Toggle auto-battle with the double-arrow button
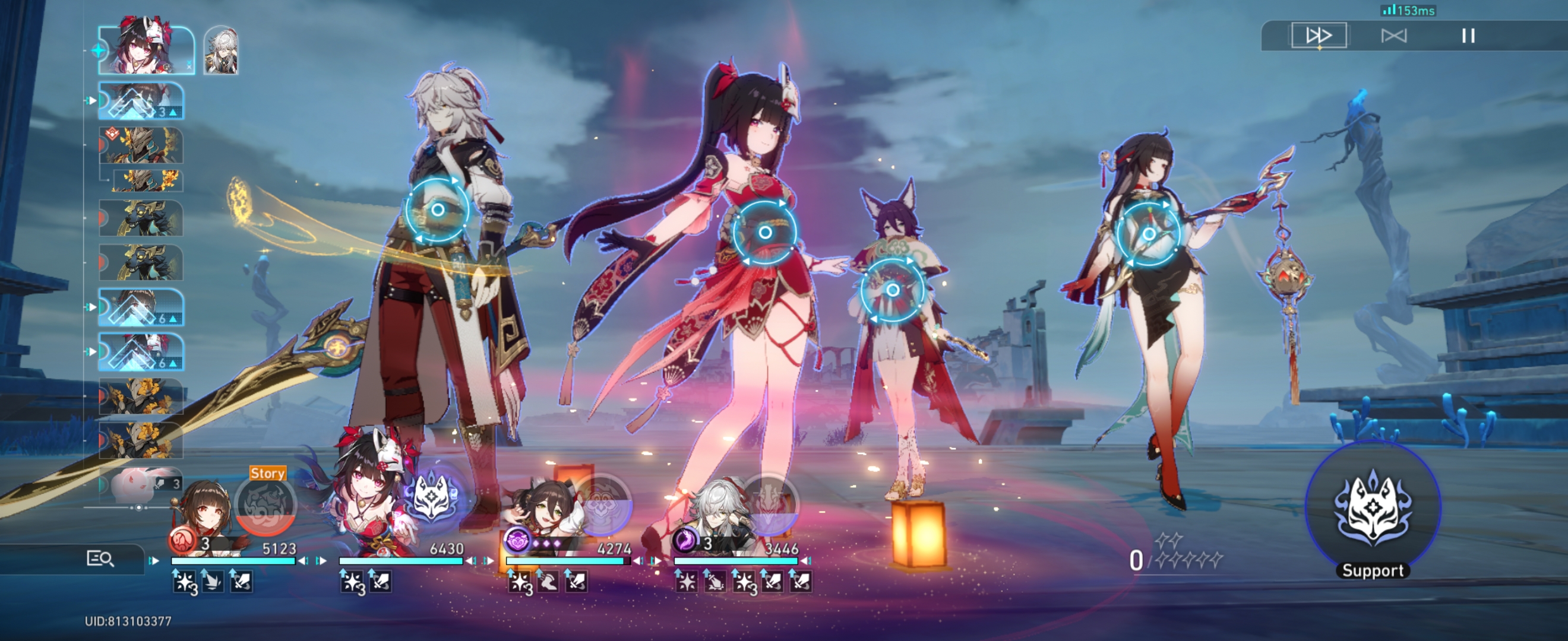Viewport: 1568px width, 641px height. (1320, 35)
